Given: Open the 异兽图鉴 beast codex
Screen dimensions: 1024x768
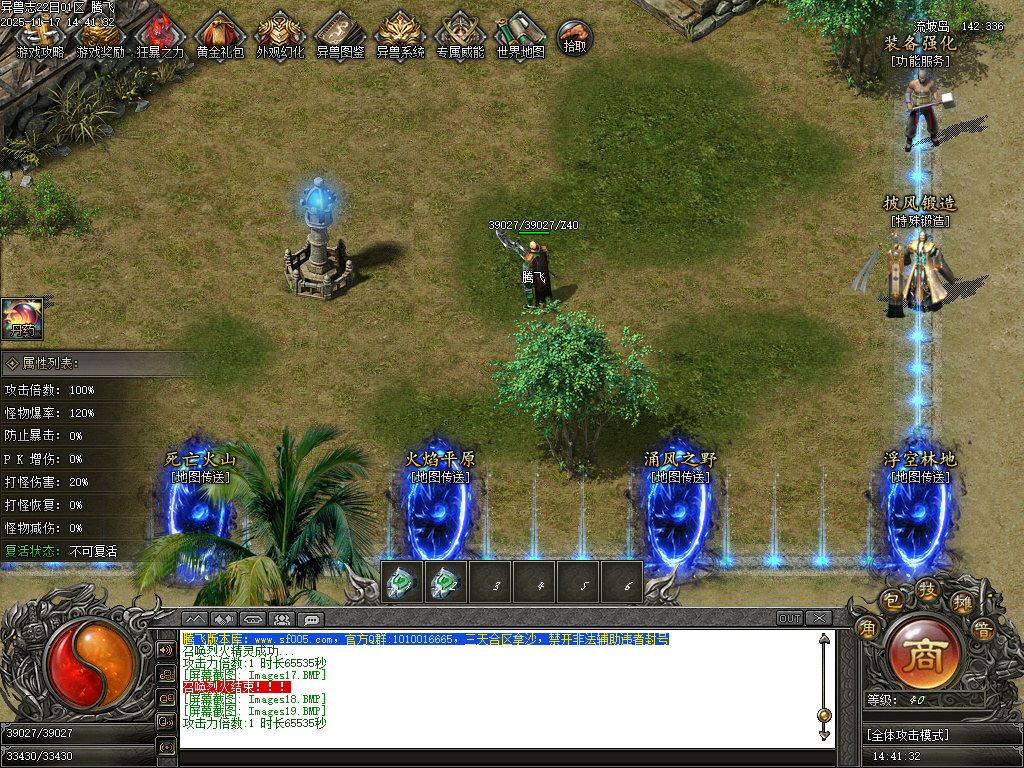Looking at the screenshot, I should 340,35.
